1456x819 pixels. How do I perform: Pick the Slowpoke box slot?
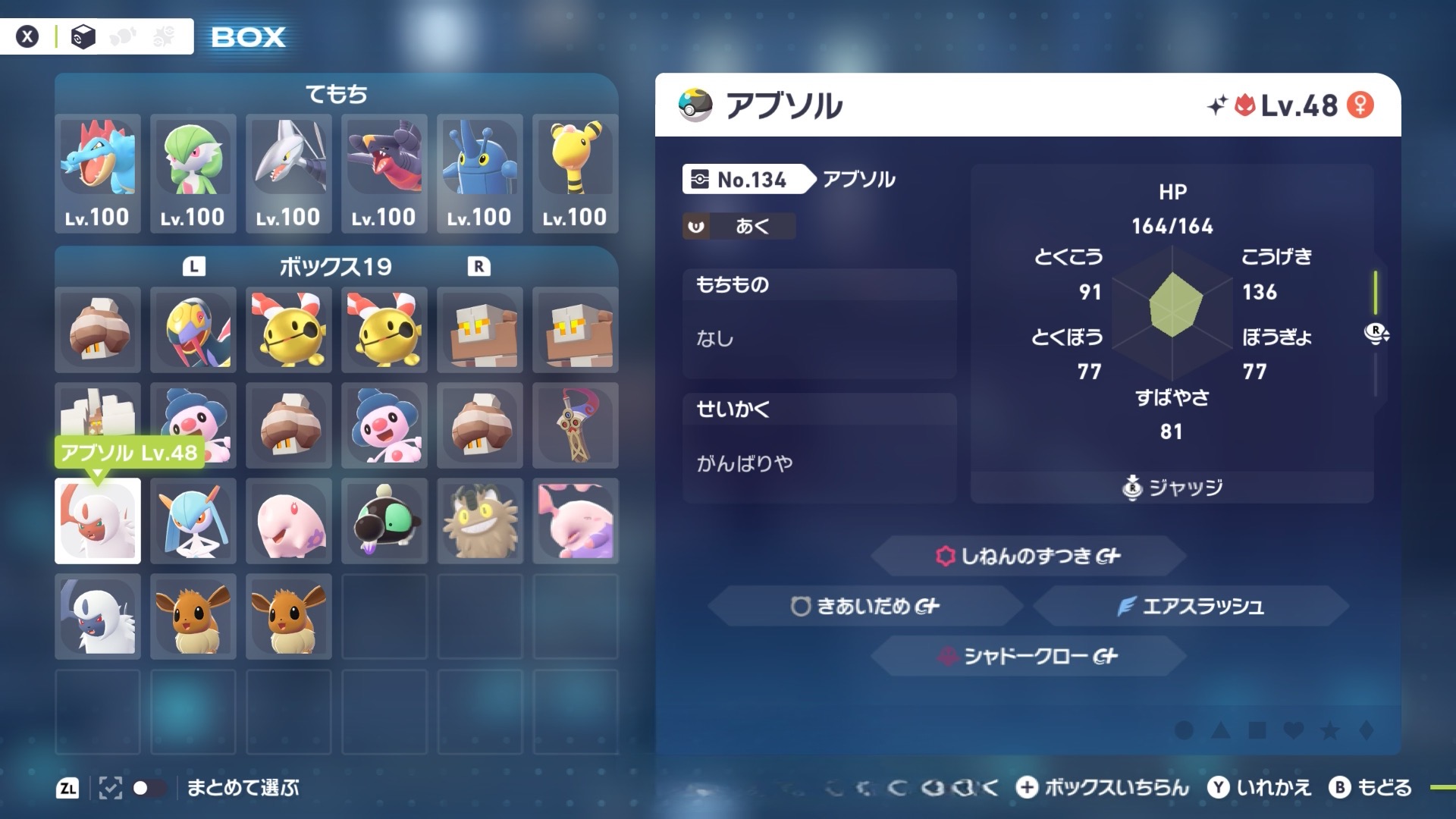(576, 521)
